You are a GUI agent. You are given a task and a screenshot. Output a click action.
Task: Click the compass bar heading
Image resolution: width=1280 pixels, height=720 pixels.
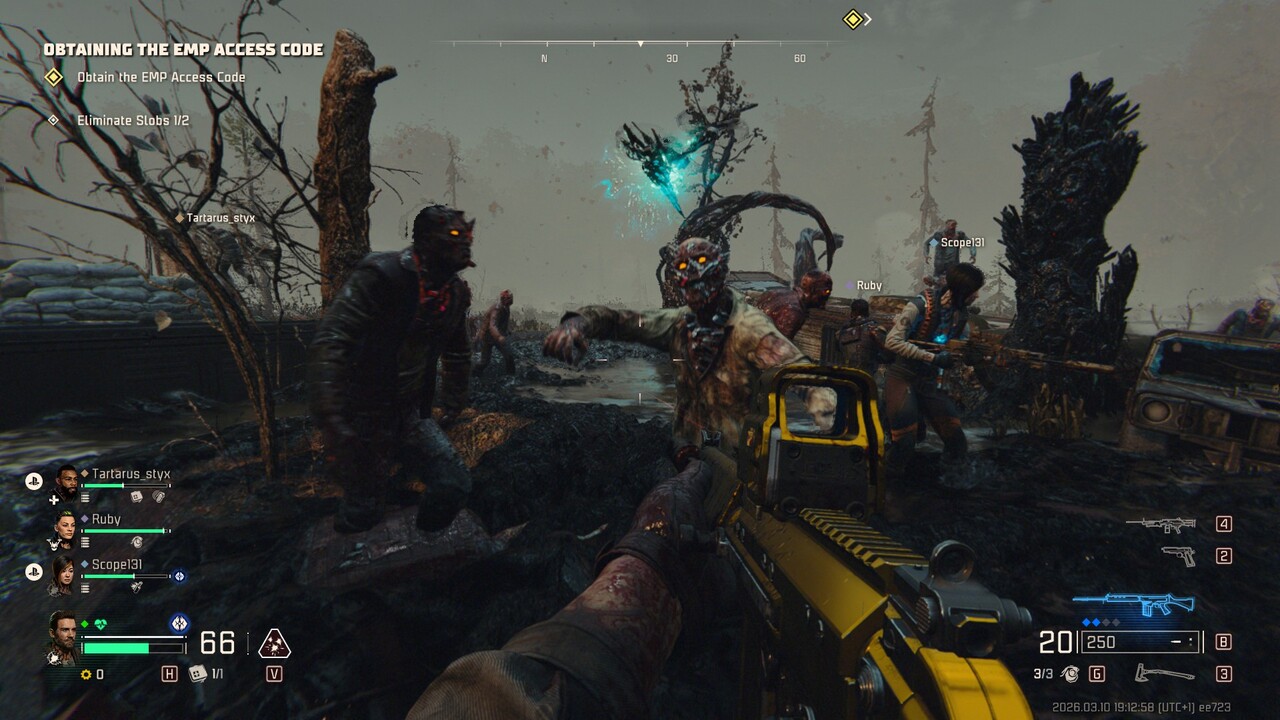(640, 45)
